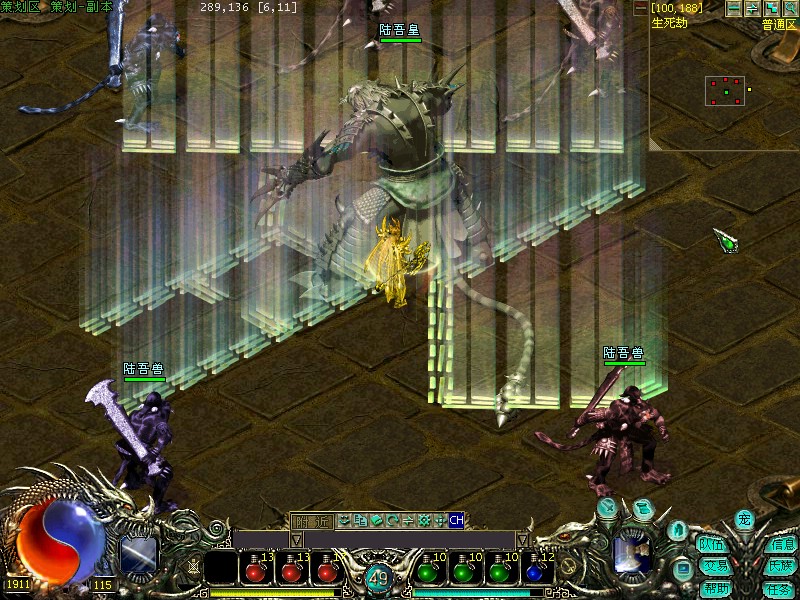
Task: Click the yin-yang health and mana orb
Action: 60,538
